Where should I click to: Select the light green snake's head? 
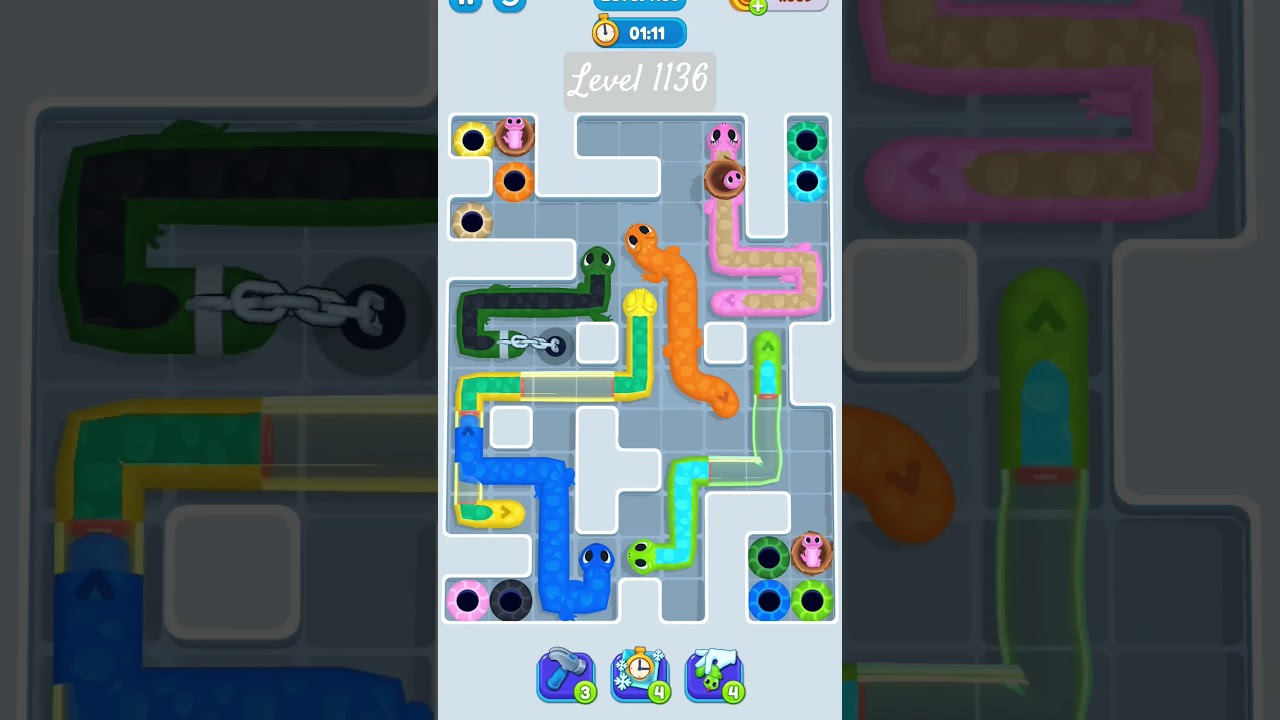pos(642,556)
